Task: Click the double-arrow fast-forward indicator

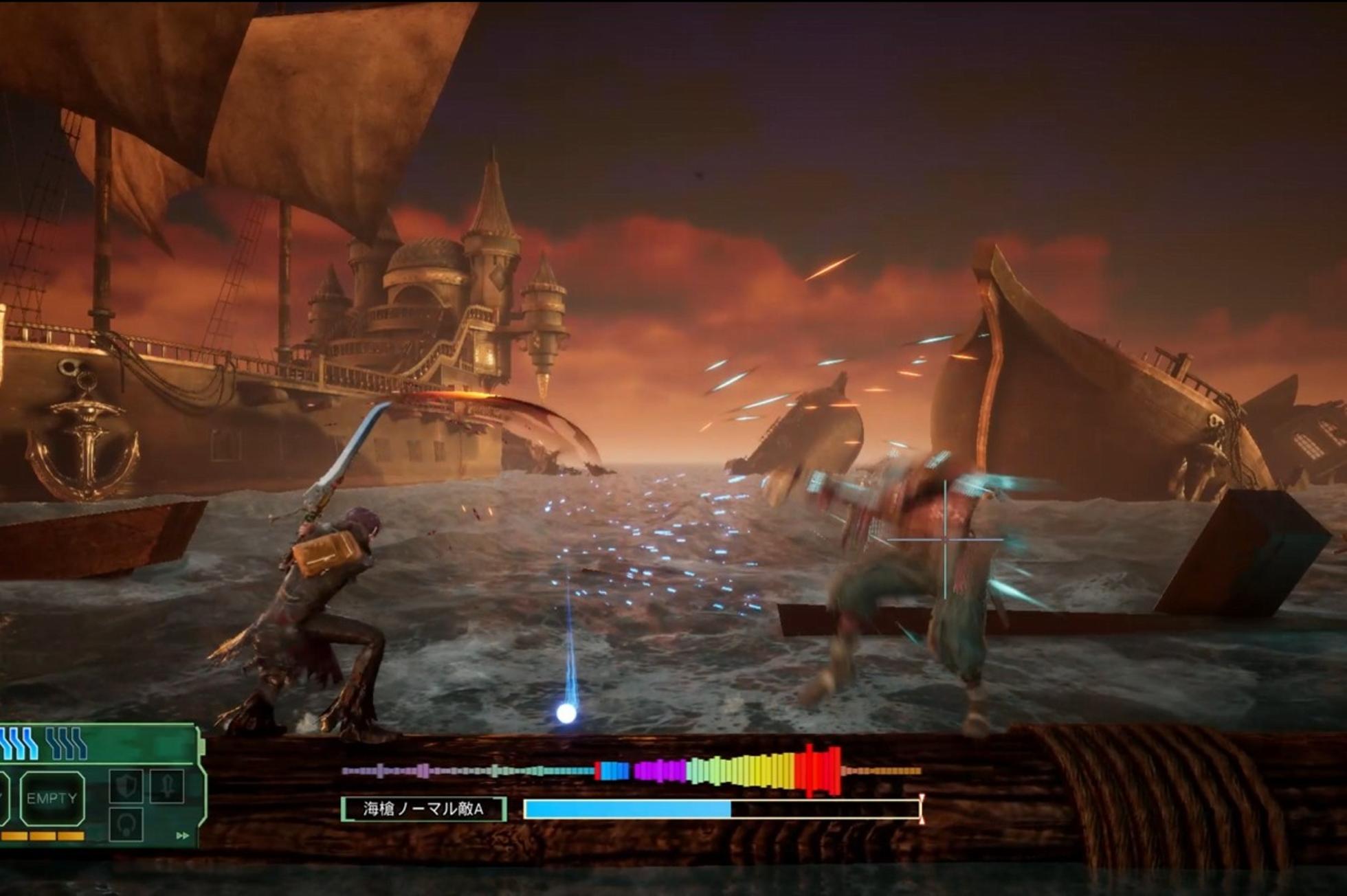Action: [182, 836]
